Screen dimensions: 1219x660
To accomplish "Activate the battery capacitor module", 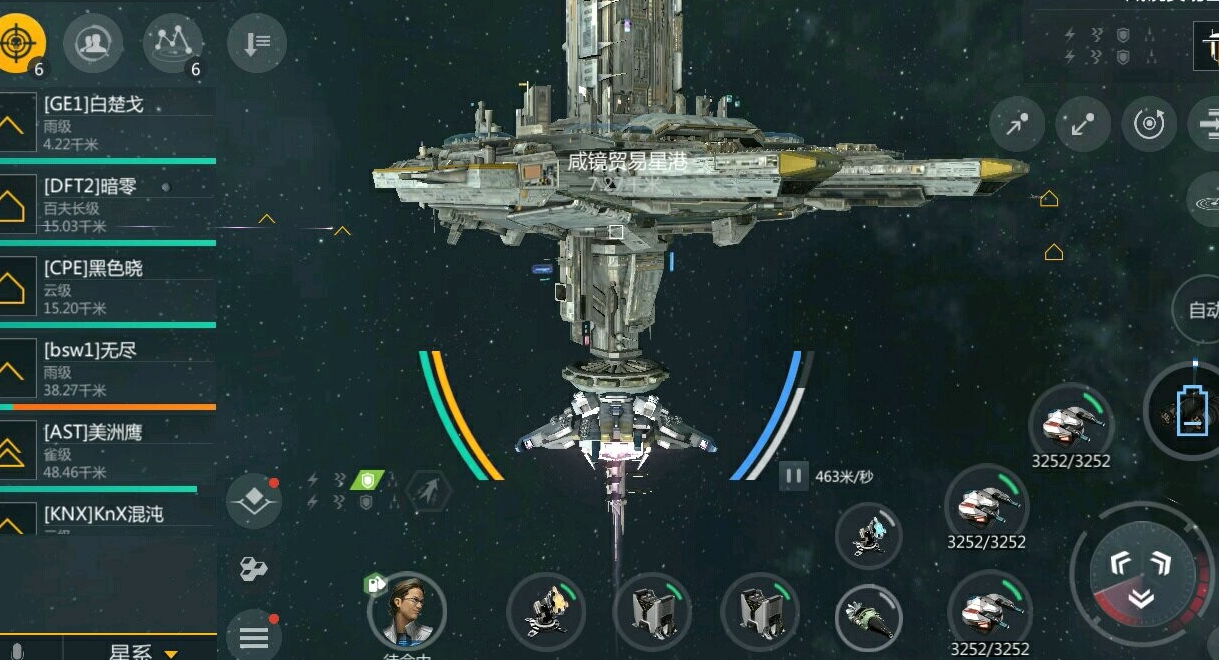I will [x=1190, y=412].
